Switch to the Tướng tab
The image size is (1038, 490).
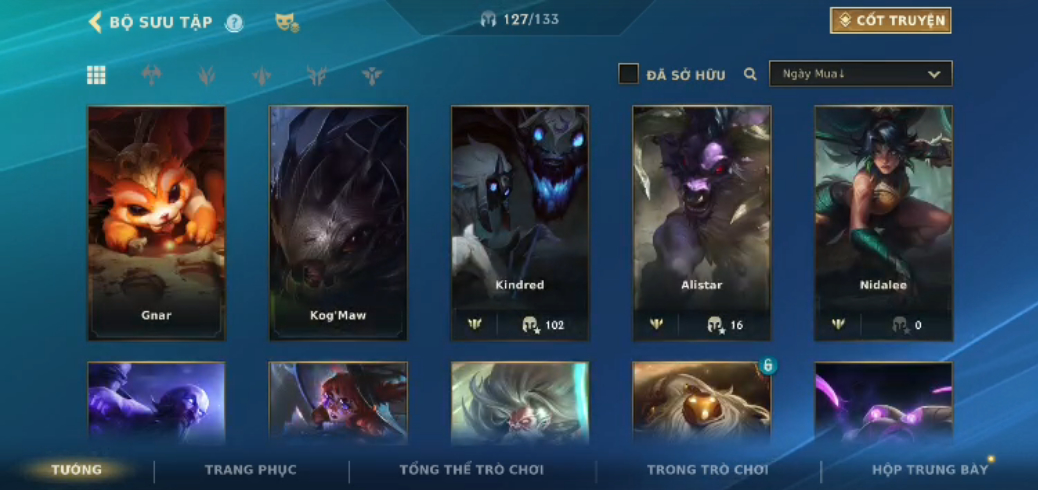coord(77,470)
